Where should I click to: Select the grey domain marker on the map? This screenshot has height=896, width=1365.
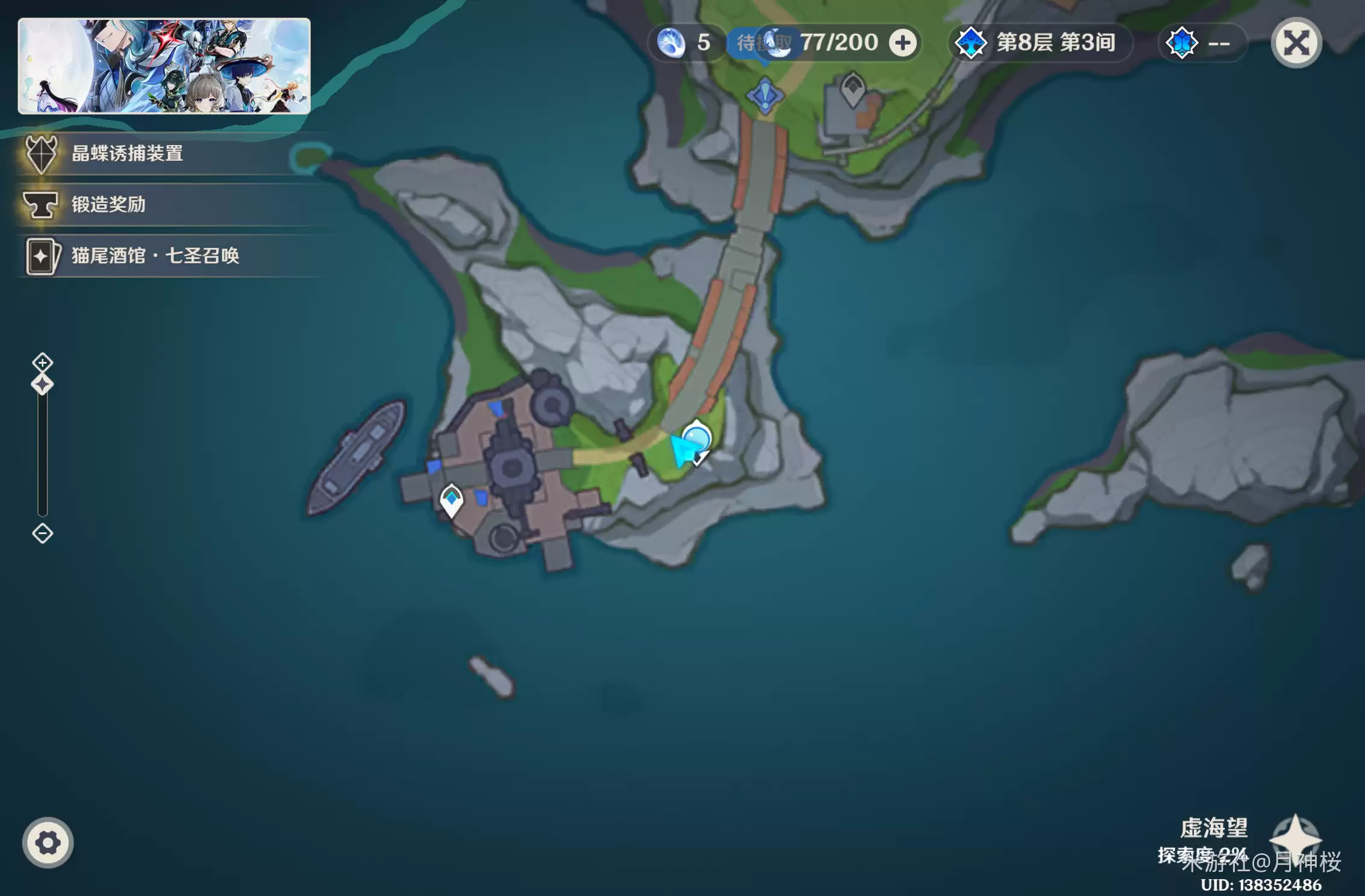852,89
